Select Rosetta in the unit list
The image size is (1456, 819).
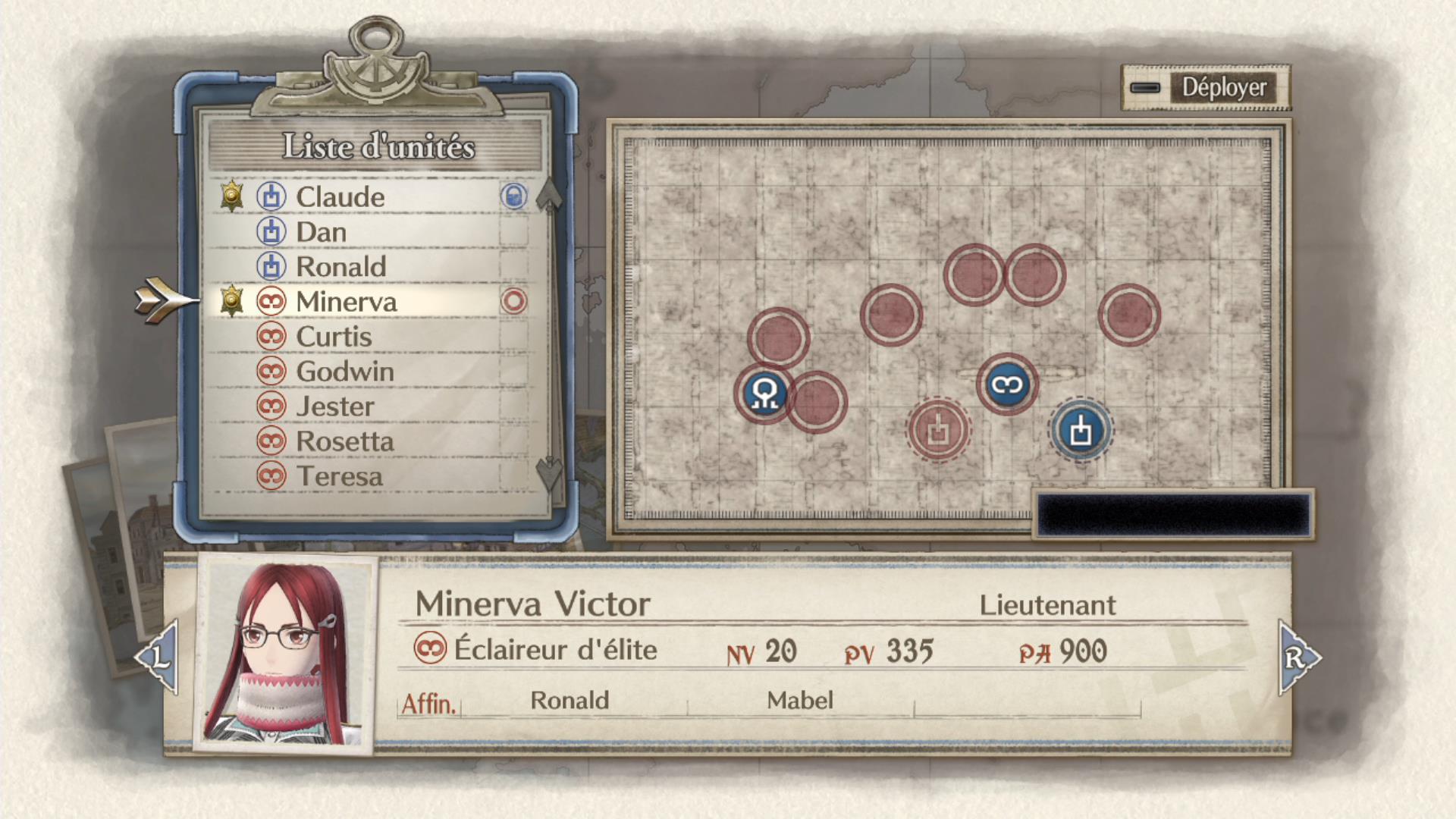coord(346,441)
